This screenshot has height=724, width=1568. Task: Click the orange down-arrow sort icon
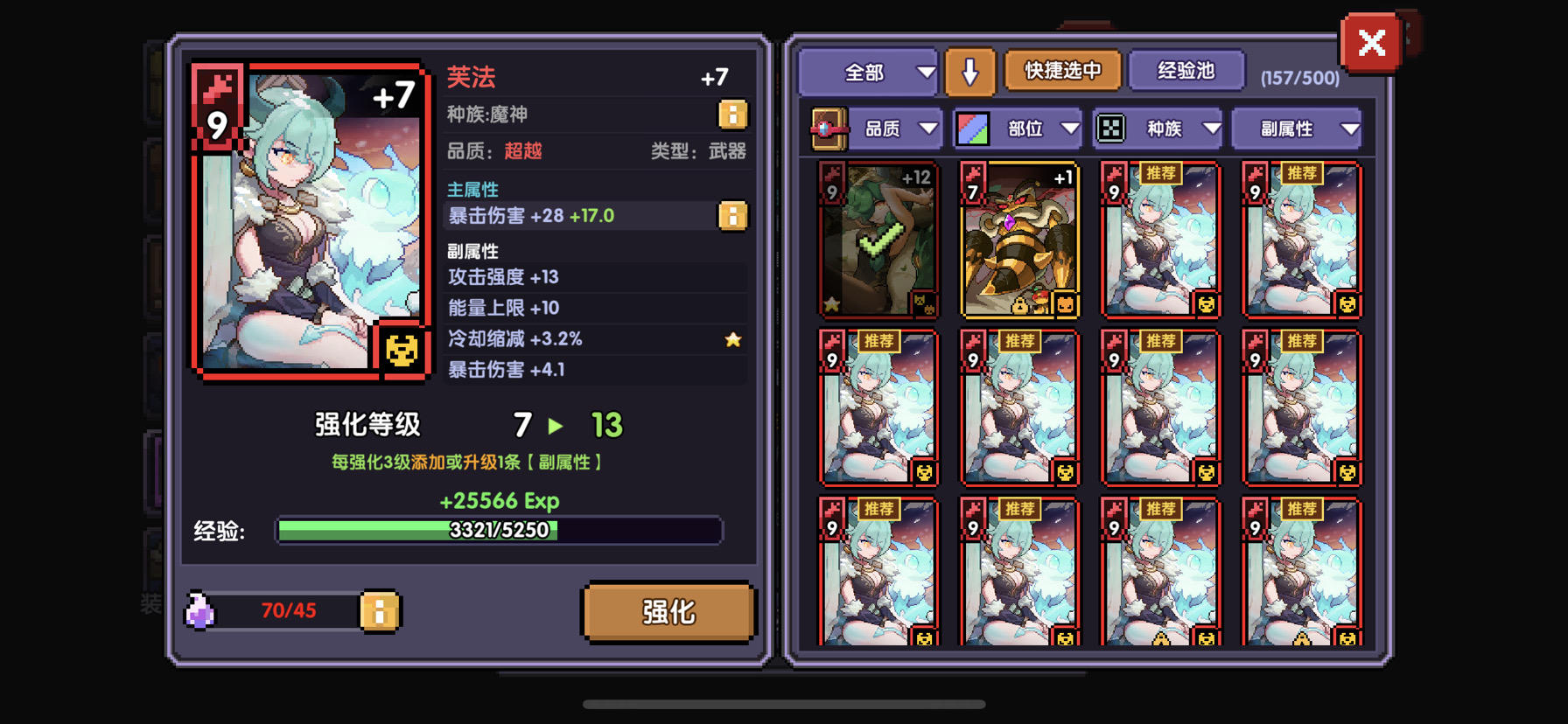971,71
